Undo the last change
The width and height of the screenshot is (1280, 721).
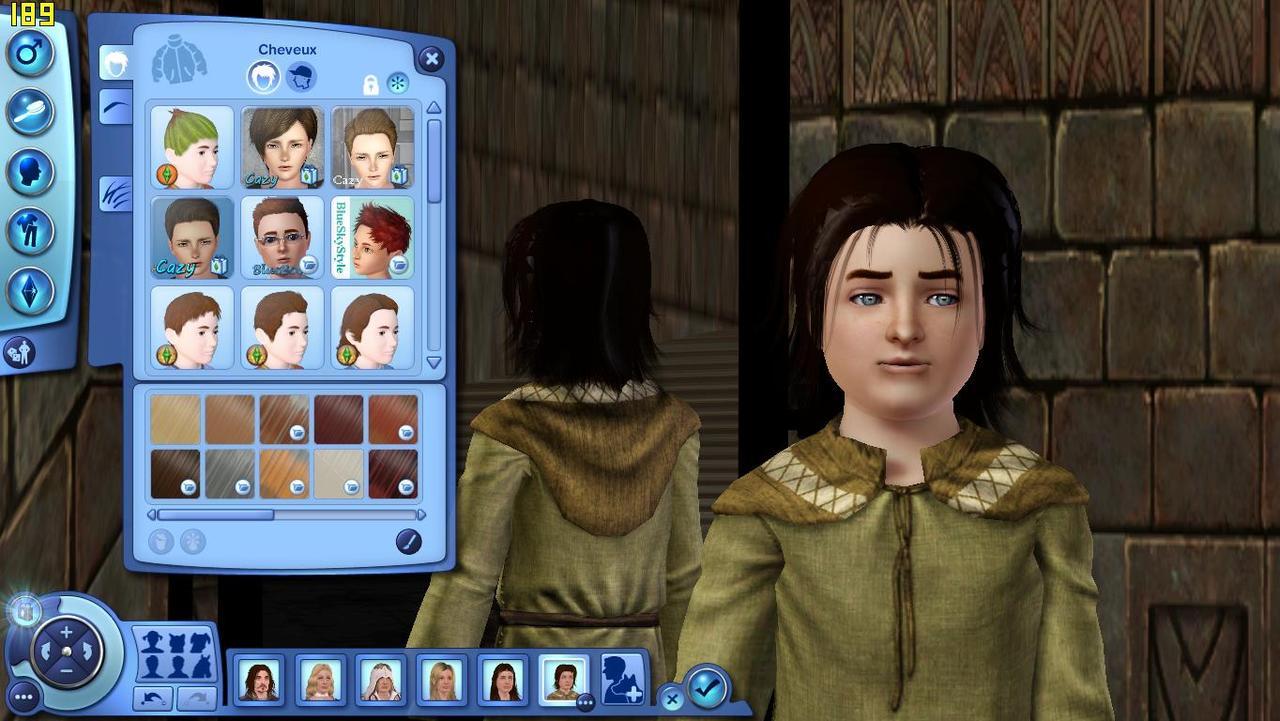tap(152, 697)
